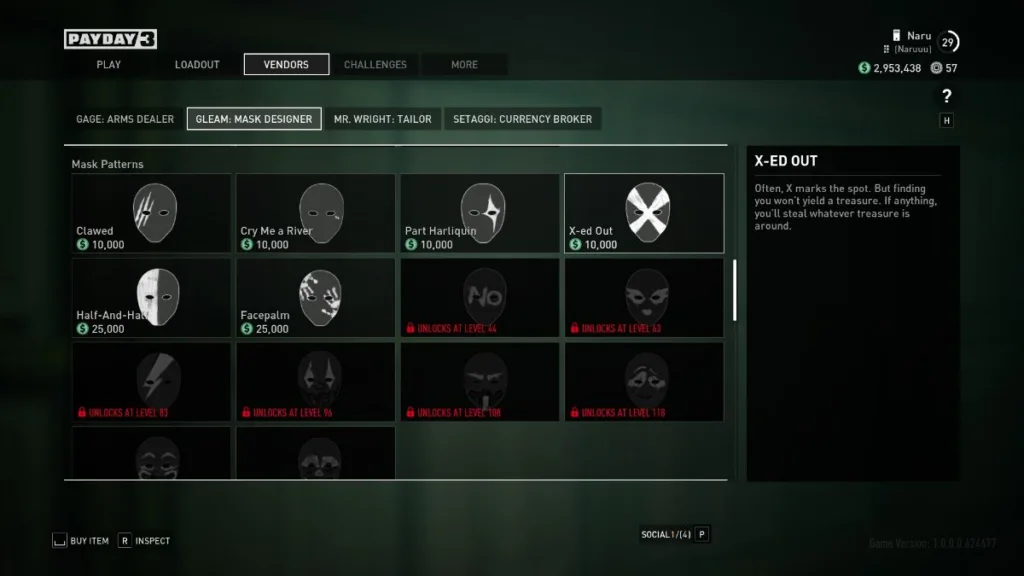Go to the Challenges tab
The height and width of the screenshot is (576, 1024).
click(x=375, y=65)
